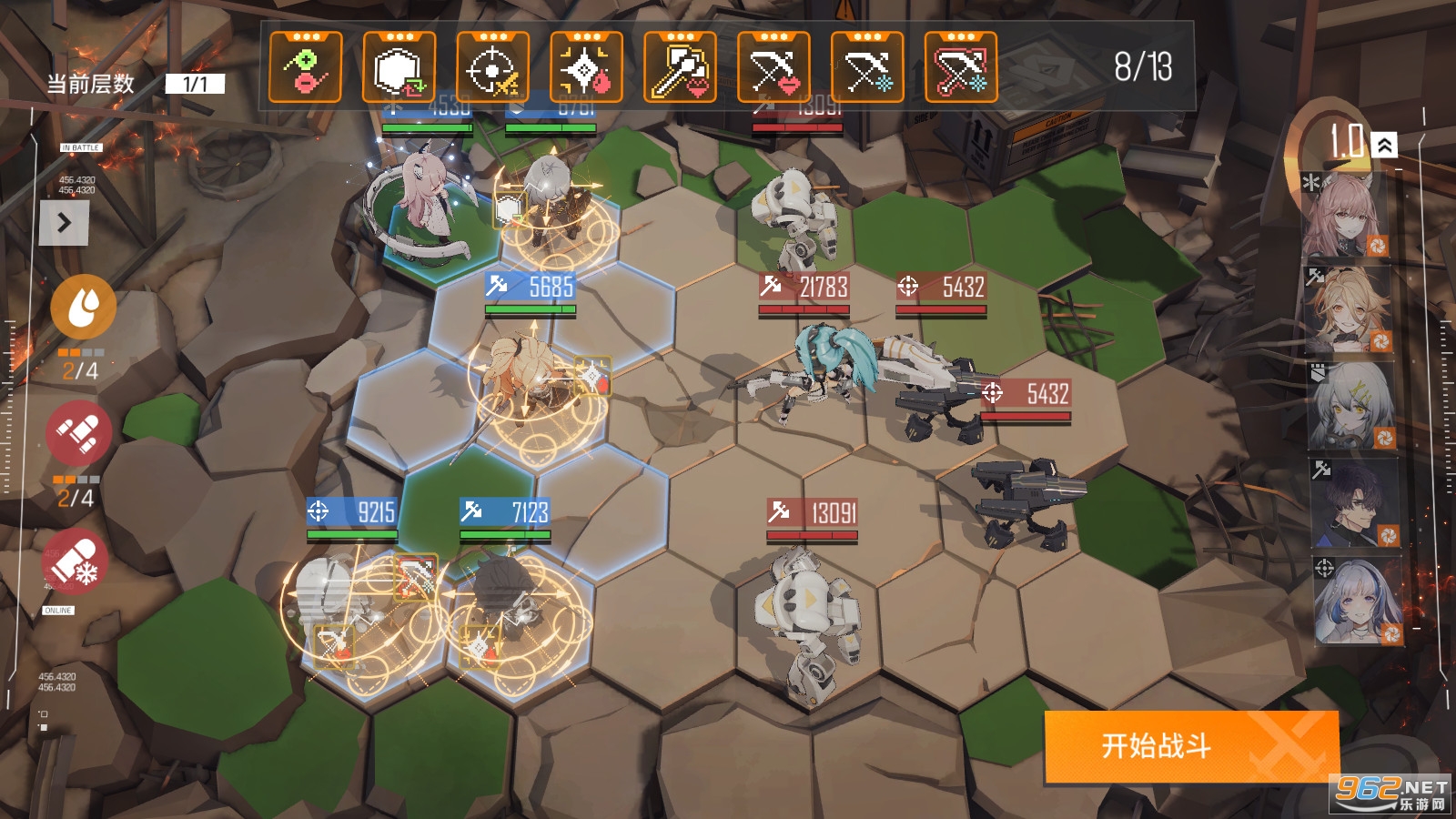Activate the orange water droplet skill
The image size is (1456, 819).
point(83,308)
